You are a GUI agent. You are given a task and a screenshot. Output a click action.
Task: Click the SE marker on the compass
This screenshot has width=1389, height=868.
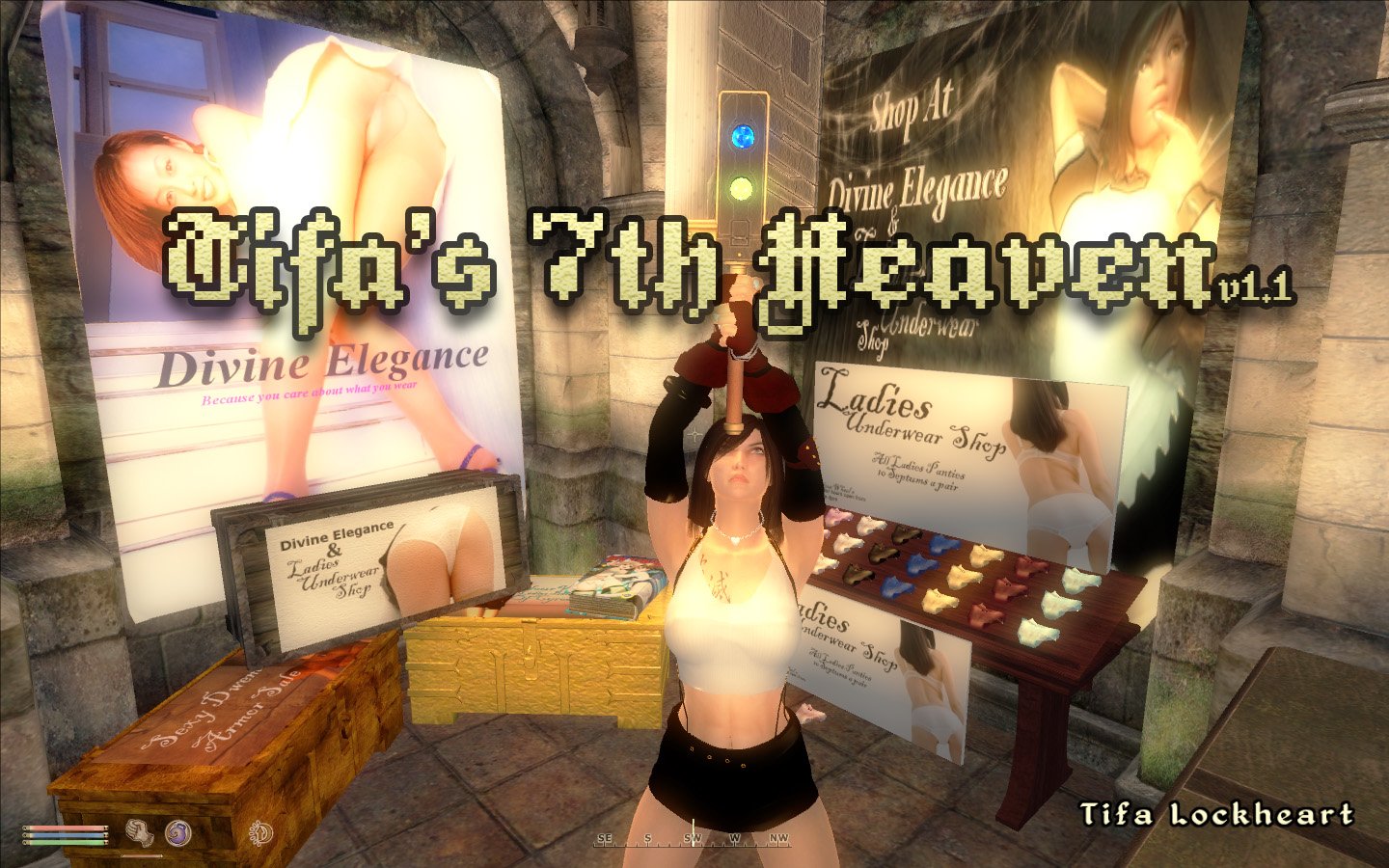tap(606, 840)
